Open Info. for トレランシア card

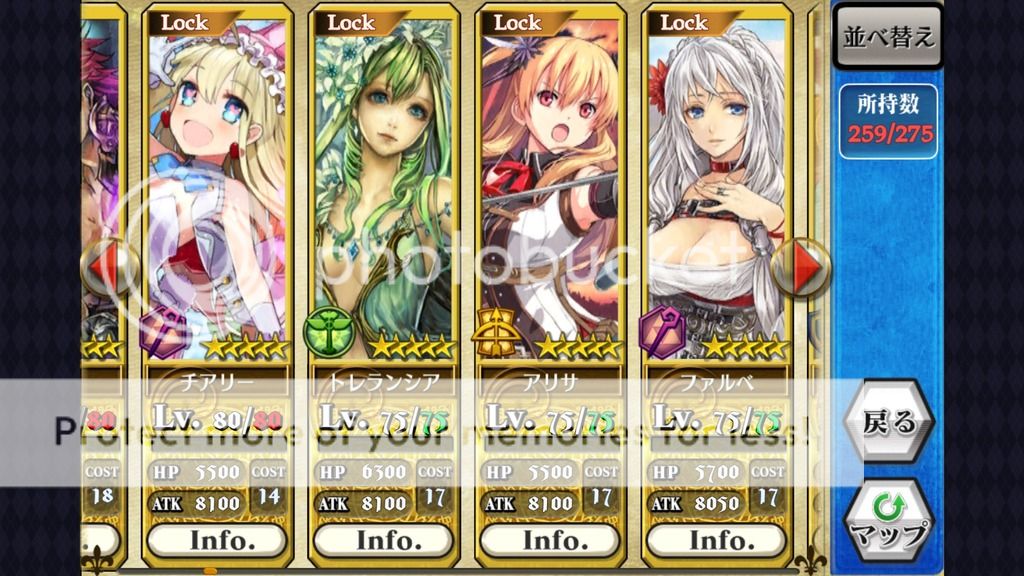pyautogui.click(x=385, y=540)
